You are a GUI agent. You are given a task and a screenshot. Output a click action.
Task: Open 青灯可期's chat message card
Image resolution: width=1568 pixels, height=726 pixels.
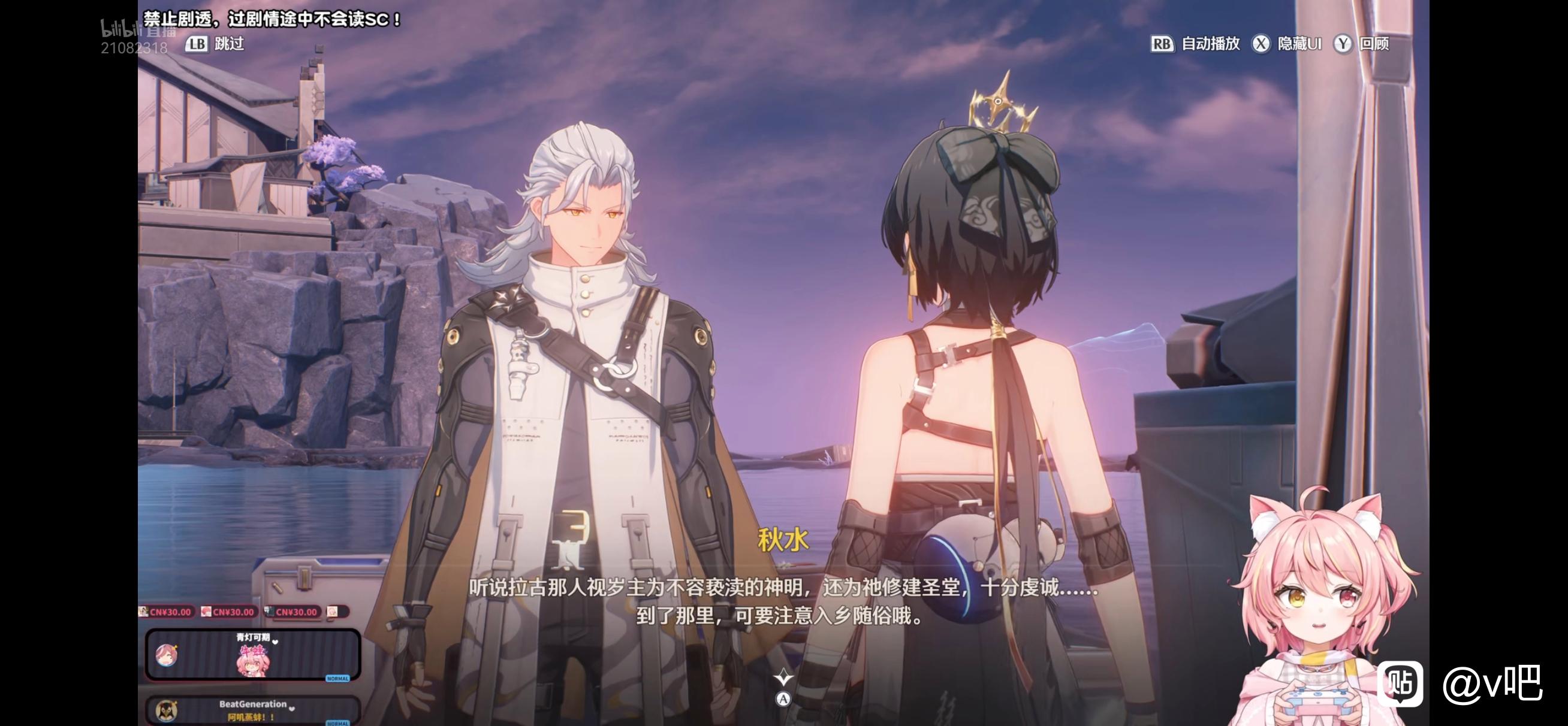click(252, 655)
